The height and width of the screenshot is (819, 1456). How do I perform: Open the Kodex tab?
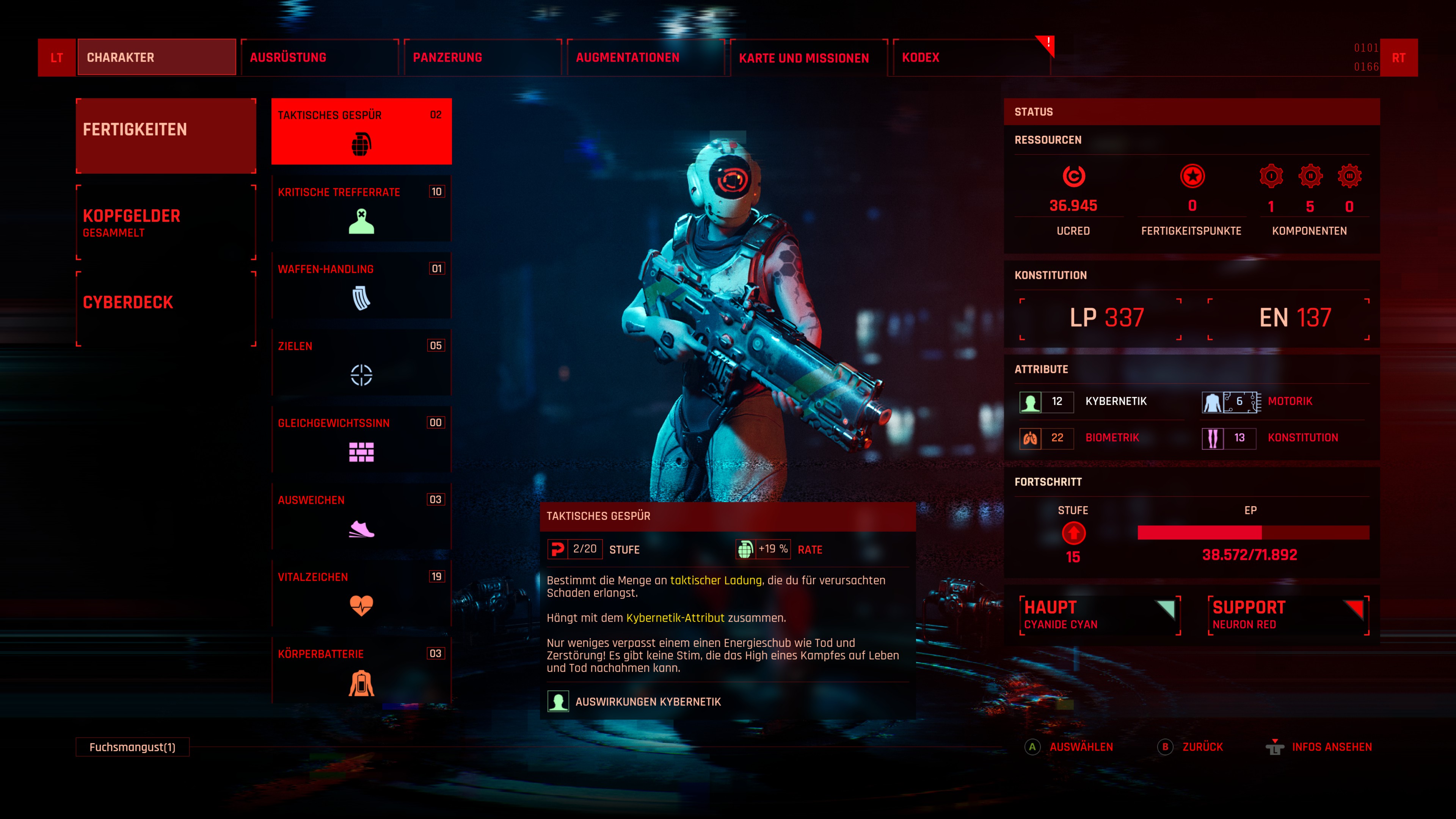[x=971, y=58]
